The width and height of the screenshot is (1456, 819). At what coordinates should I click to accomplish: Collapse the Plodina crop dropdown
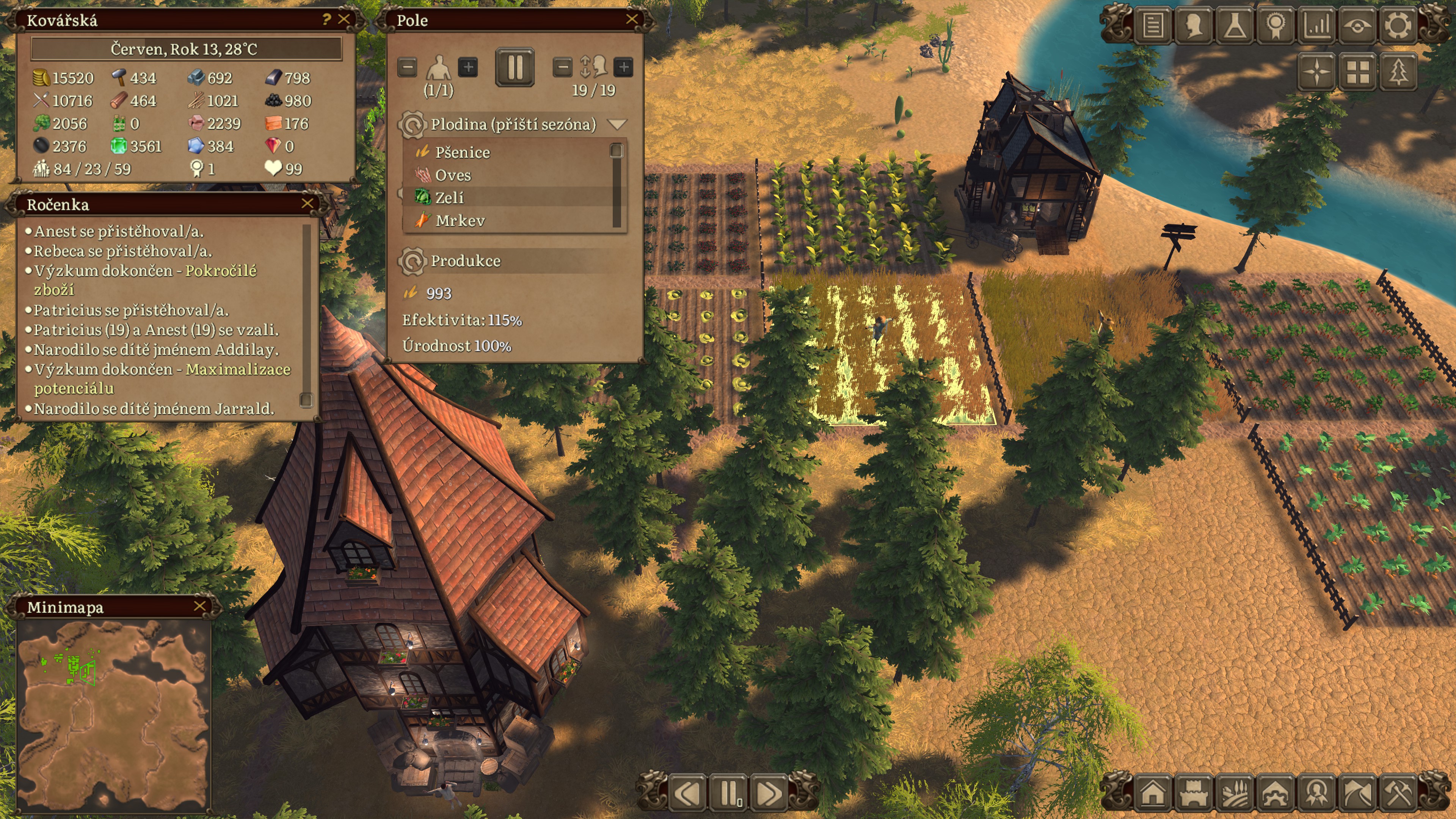(617, 124)
